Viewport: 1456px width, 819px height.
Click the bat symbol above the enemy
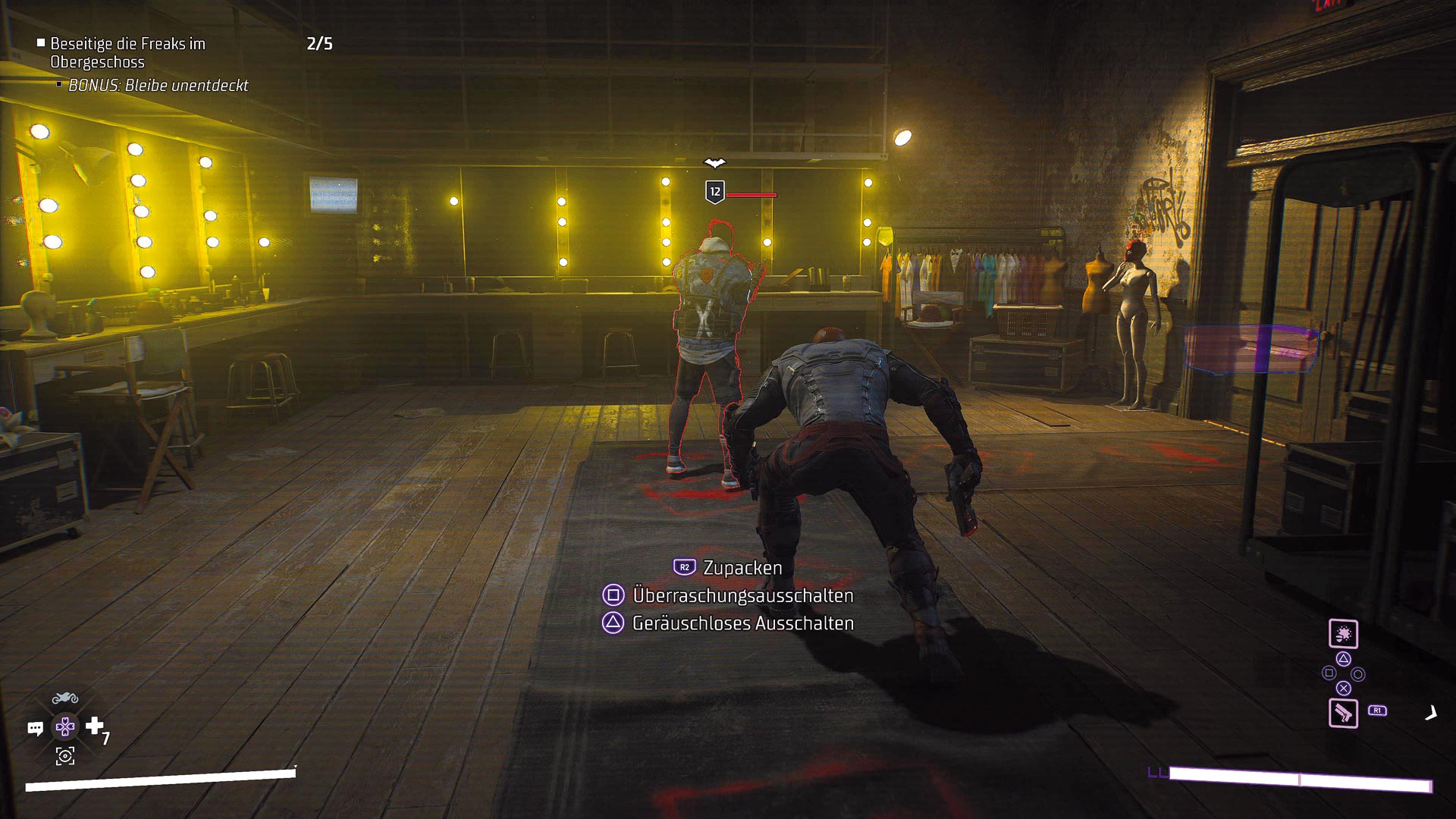[x=714, y=162]
